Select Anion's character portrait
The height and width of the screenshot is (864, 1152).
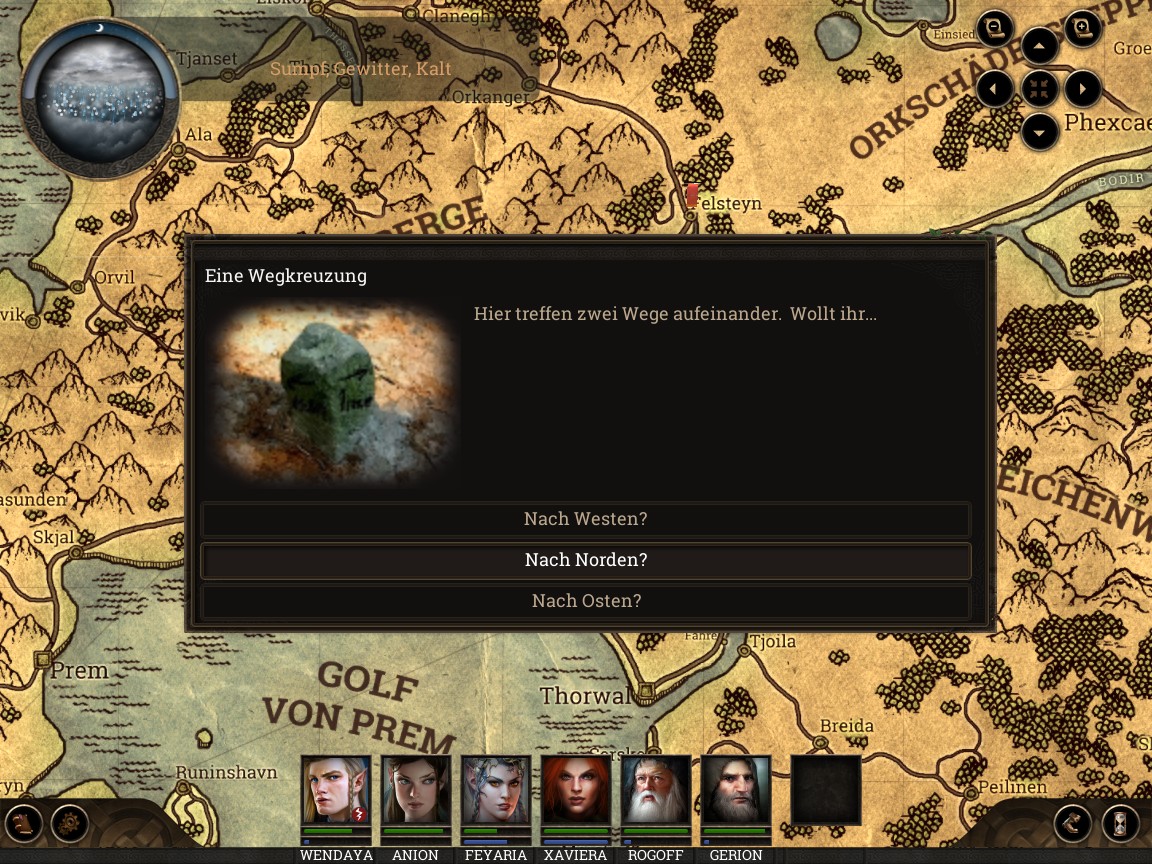click(x=415, y=790)
